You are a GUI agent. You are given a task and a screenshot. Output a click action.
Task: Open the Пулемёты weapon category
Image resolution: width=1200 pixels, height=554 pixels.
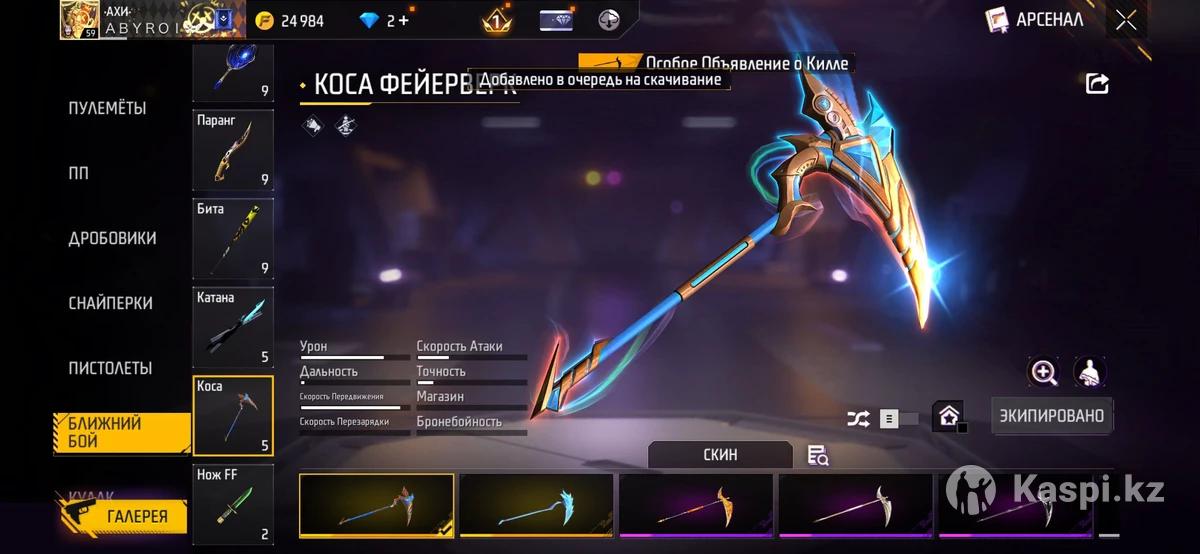click(107, 108)
